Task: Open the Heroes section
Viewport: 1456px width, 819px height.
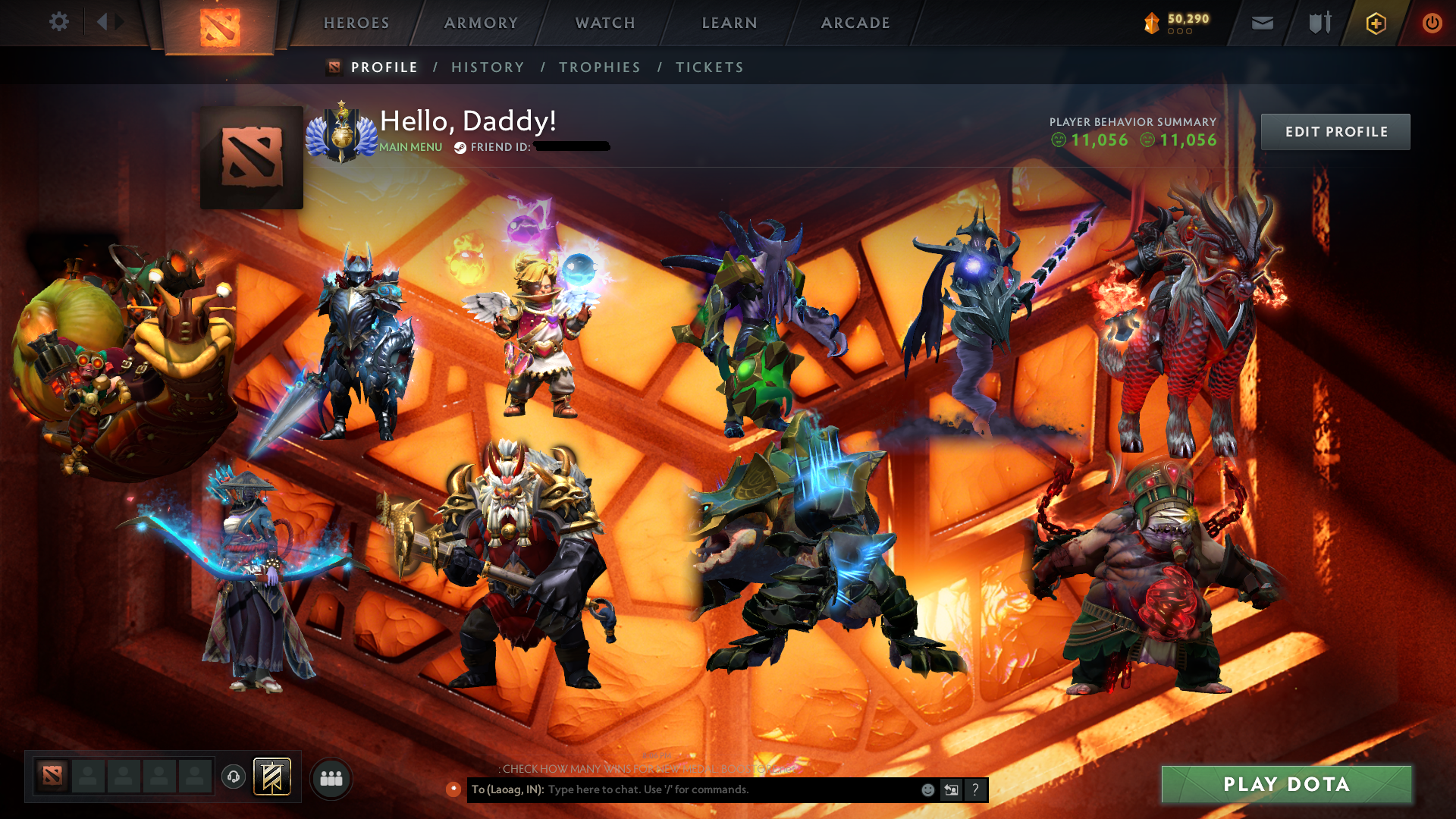Action: pyautogui.click(x=356, y=23)
